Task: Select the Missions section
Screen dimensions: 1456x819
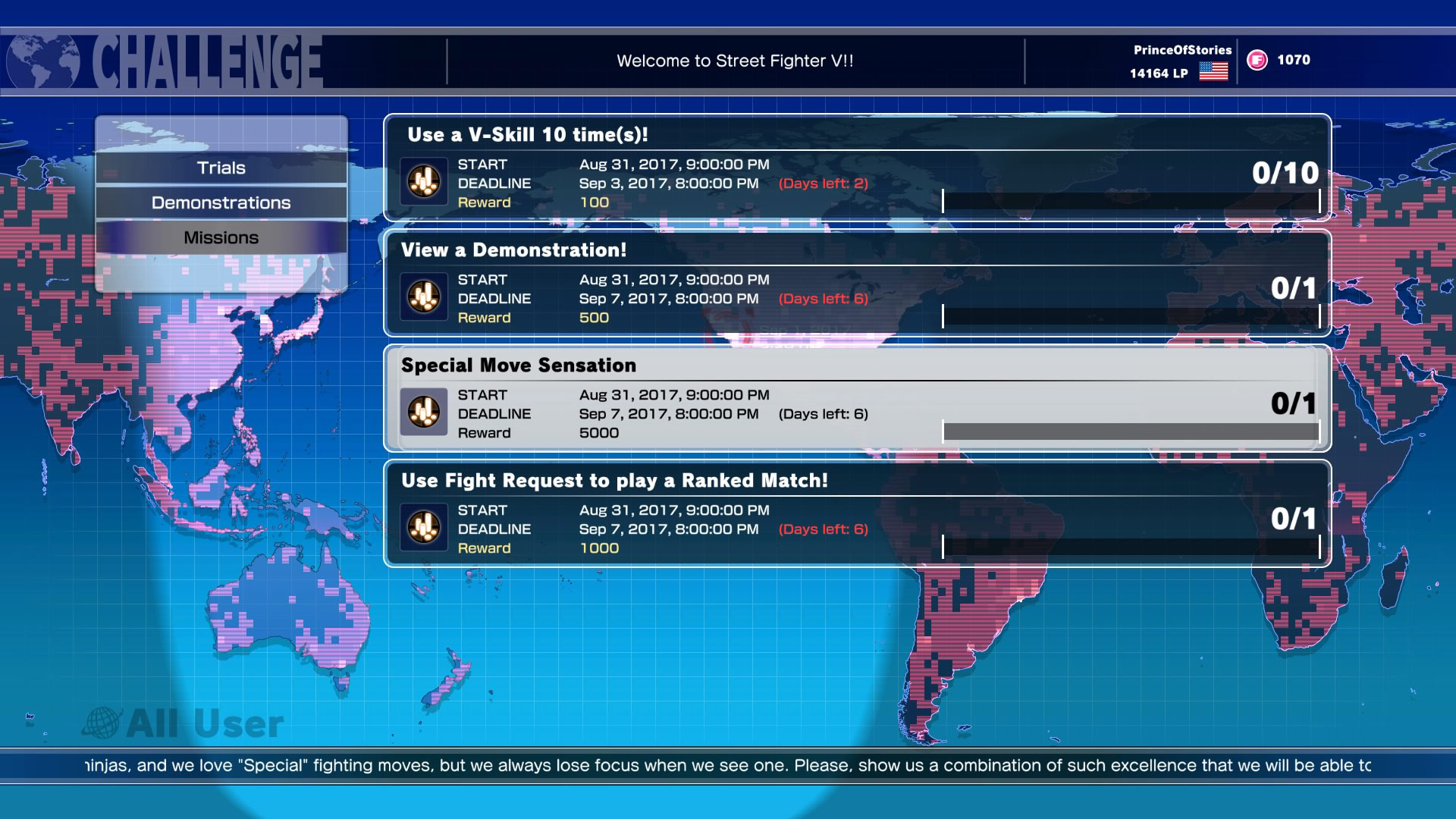Action: tap(220, 237)
